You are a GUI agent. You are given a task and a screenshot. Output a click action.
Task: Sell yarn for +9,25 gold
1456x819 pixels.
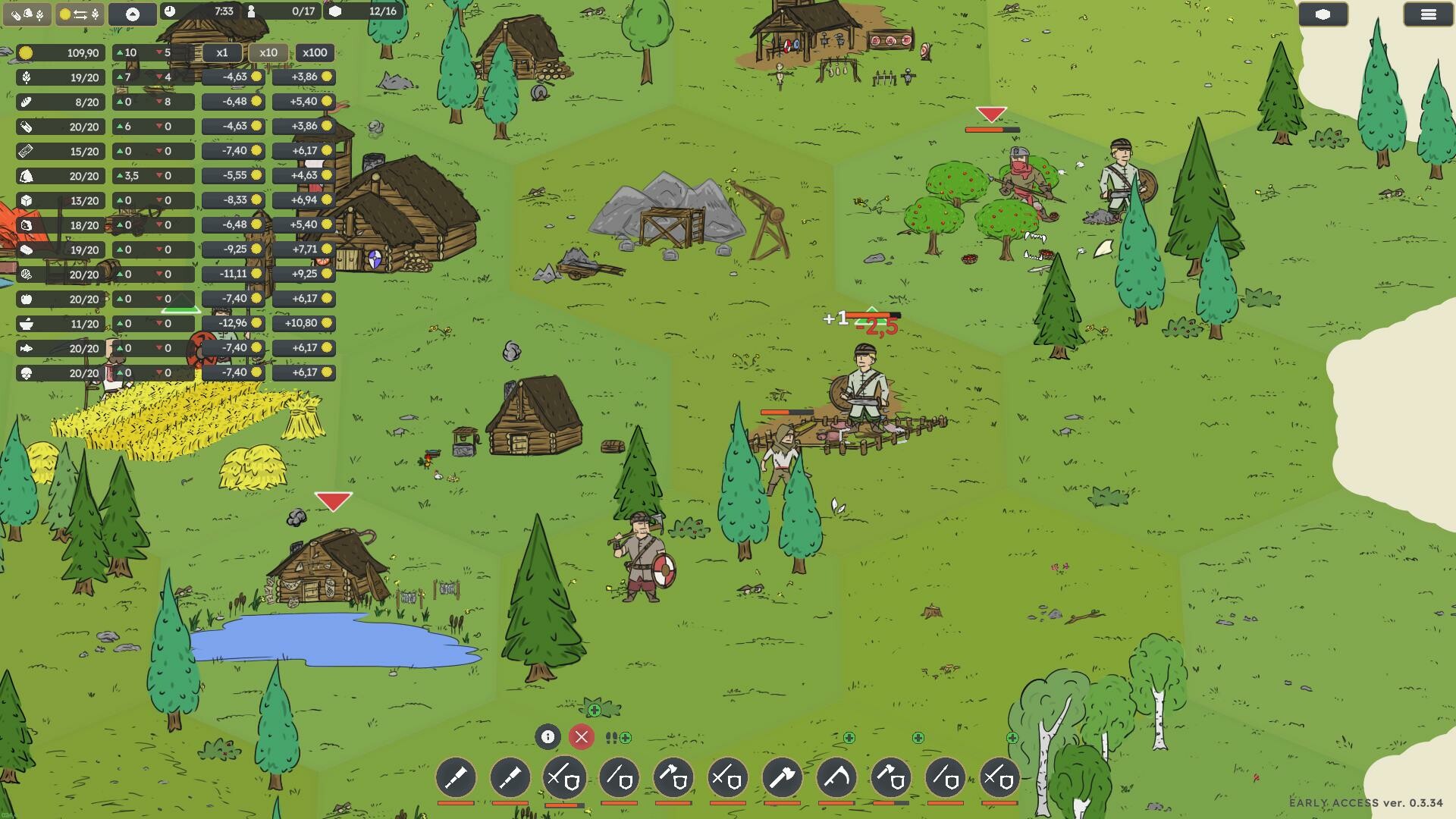click(x=303, y=275)
